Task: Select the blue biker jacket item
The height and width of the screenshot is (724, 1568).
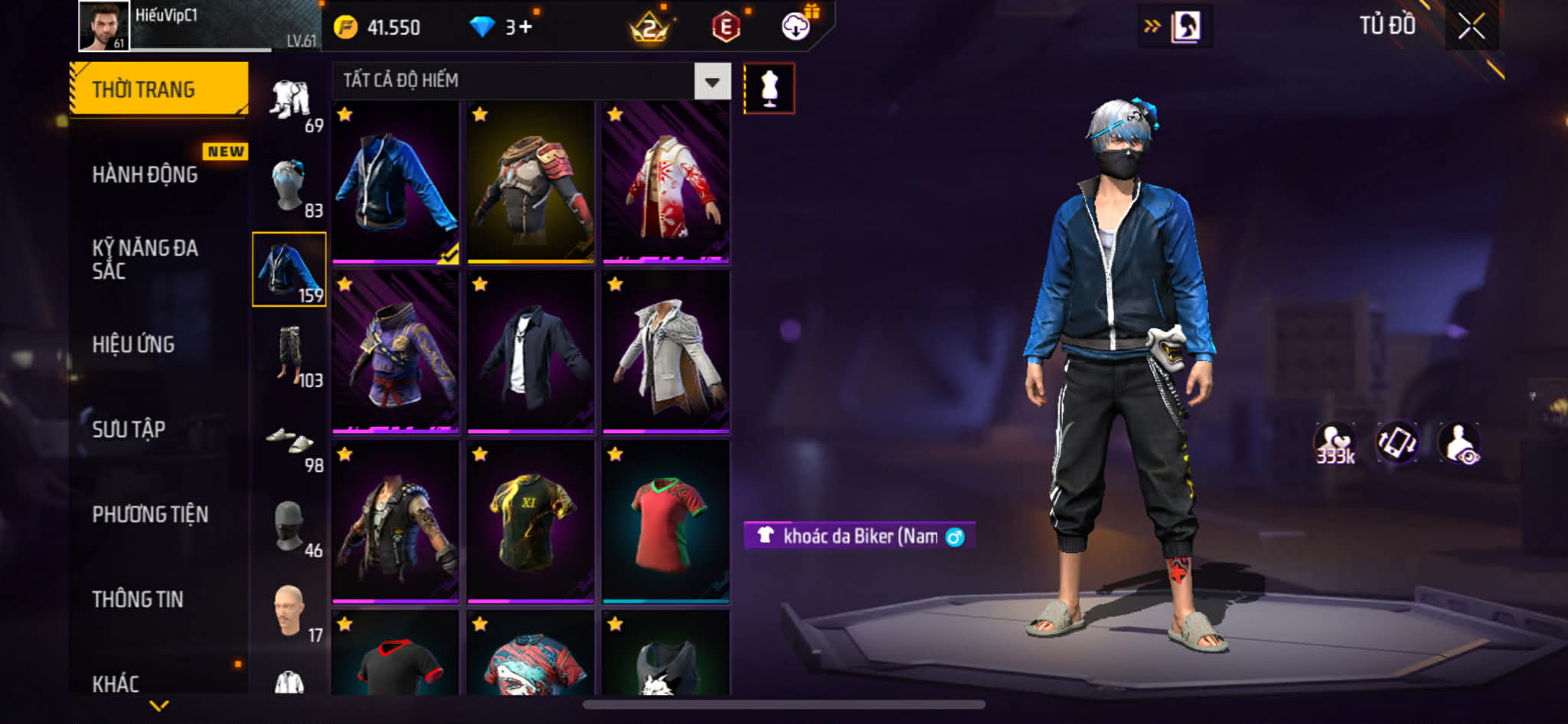Action: 396,183
